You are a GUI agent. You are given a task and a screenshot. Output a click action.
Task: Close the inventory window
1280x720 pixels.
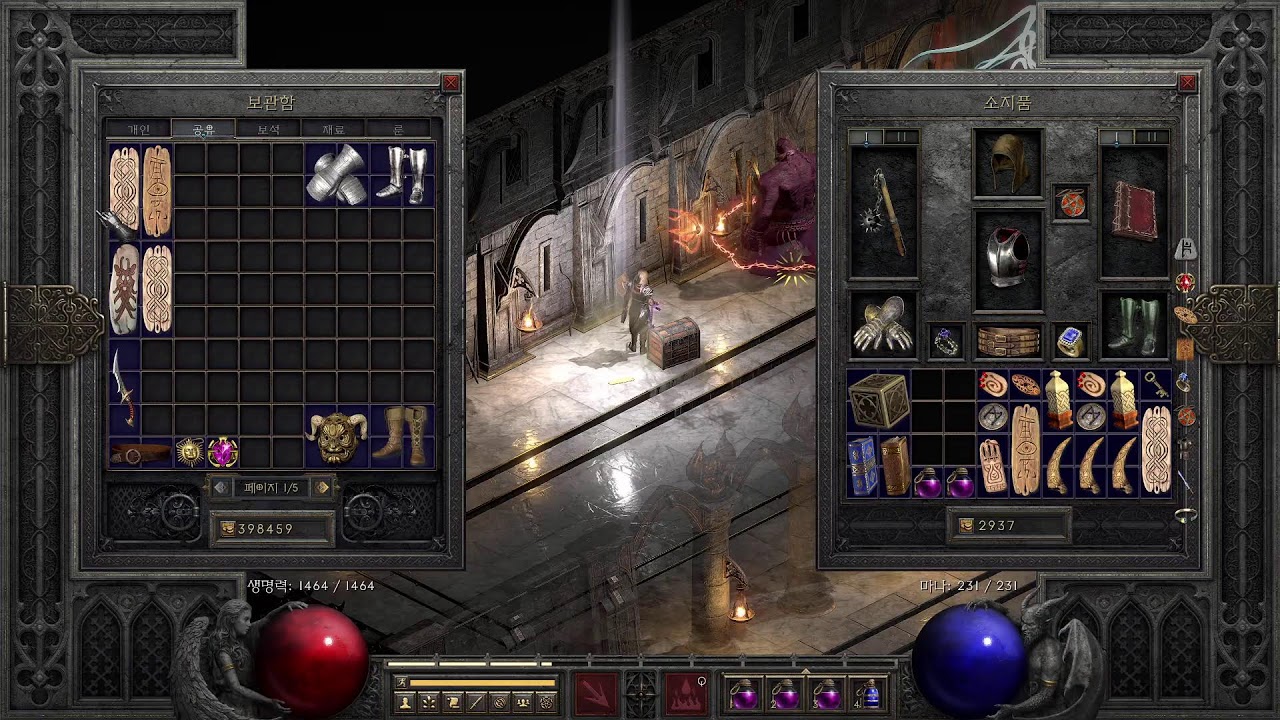pos(1187,83)
